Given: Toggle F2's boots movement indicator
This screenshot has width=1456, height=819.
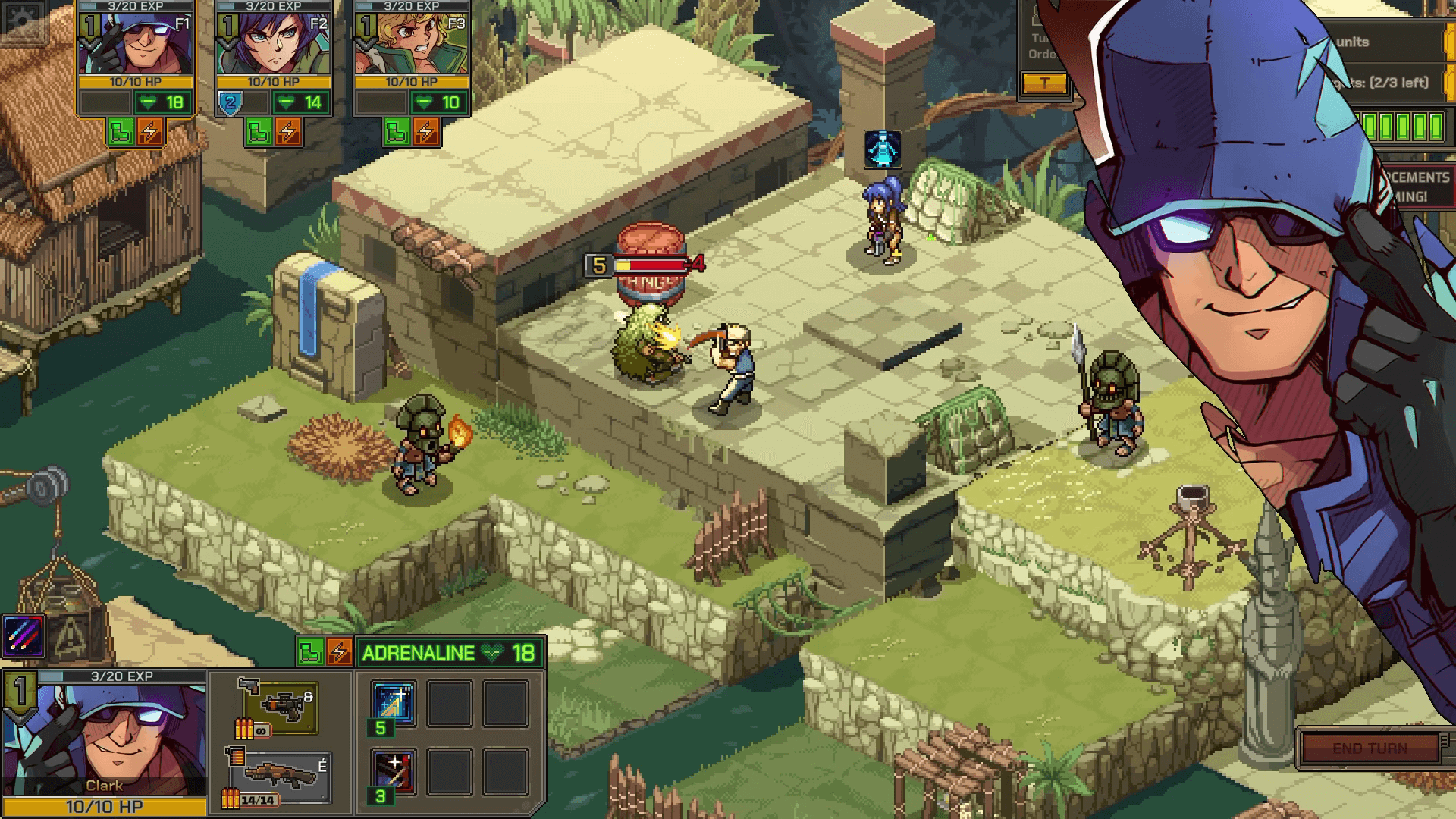Looking at the screenshot, I should [x=258, y=130].
